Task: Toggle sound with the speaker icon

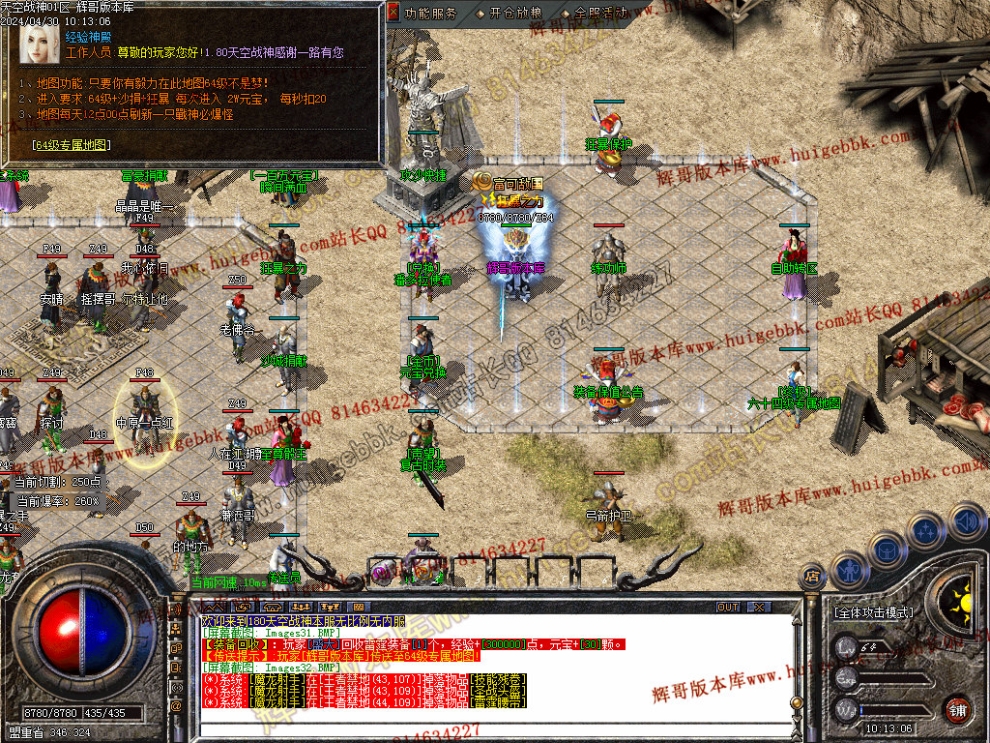Action: (x=966, y=521)
